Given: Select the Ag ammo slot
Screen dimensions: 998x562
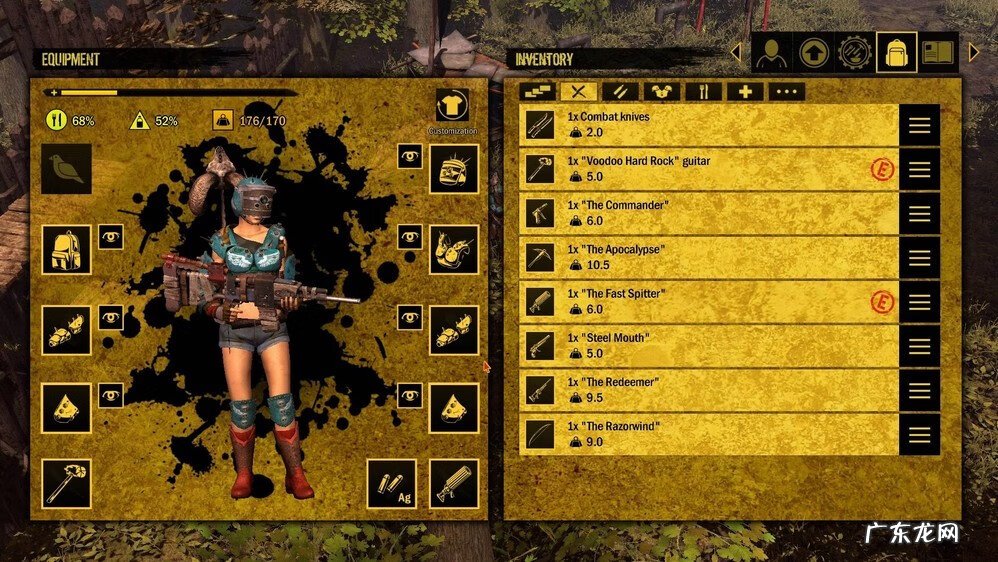Looking at the screenshot, I should 391,484.
